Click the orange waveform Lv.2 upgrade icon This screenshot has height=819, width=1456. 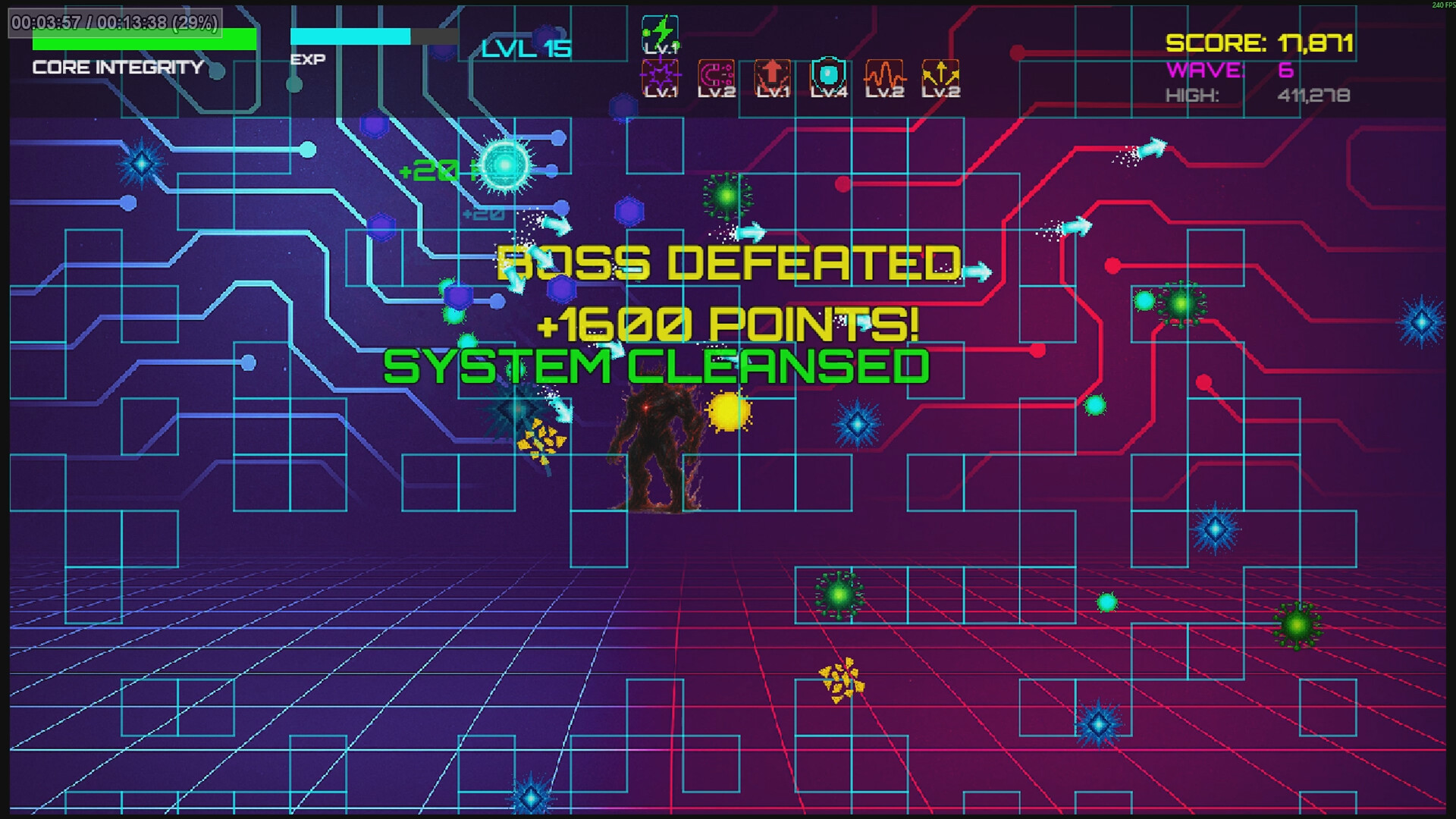click(883, 76)
